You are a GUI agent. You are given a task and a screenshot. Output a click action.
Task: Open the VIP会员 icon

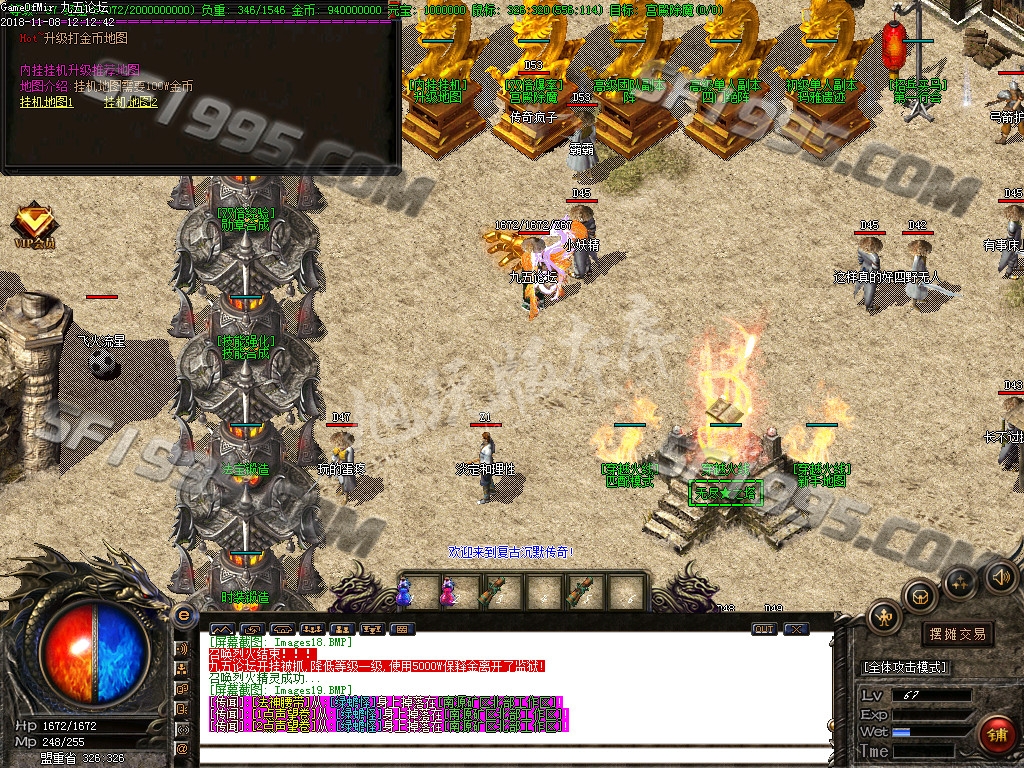(x=34, y=224)
